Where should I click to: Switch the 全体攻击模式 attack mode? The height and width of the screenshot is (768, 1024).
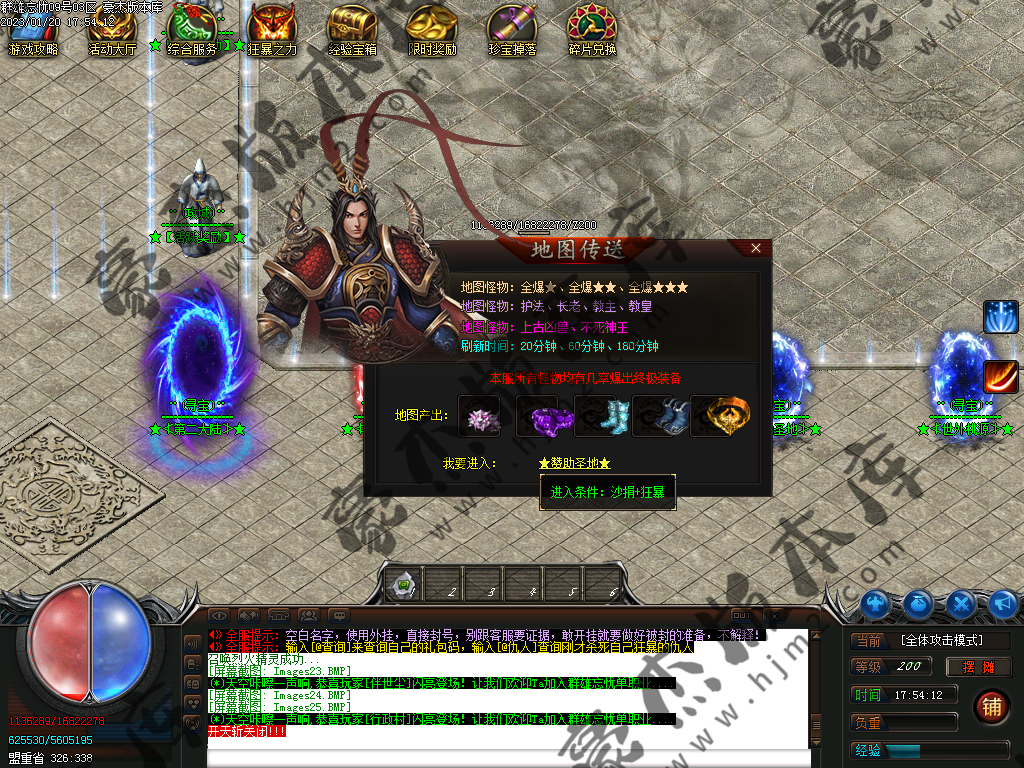click(x=940, y=640)
